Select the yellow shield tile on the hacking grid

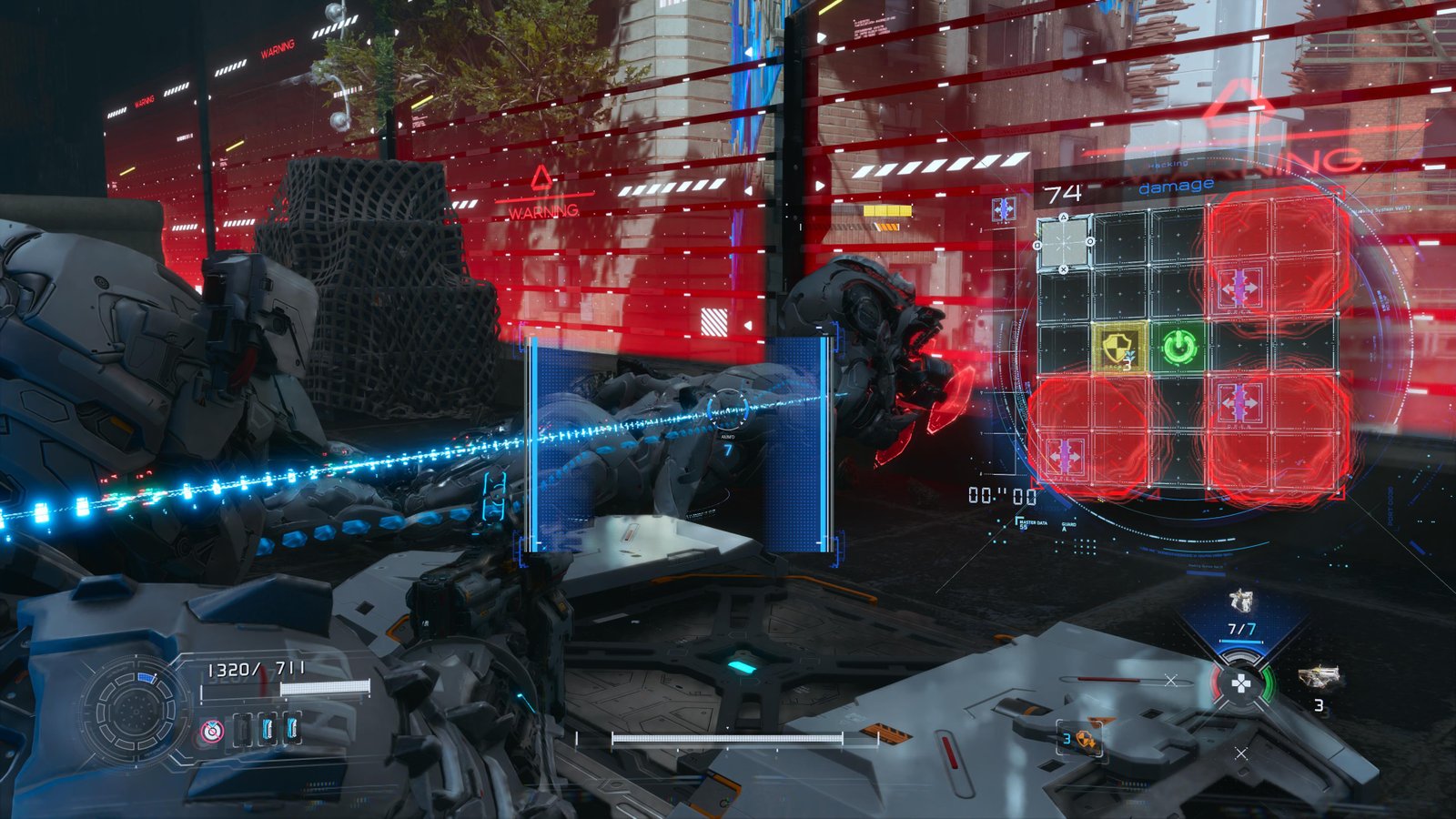[x=1118, y=347]
